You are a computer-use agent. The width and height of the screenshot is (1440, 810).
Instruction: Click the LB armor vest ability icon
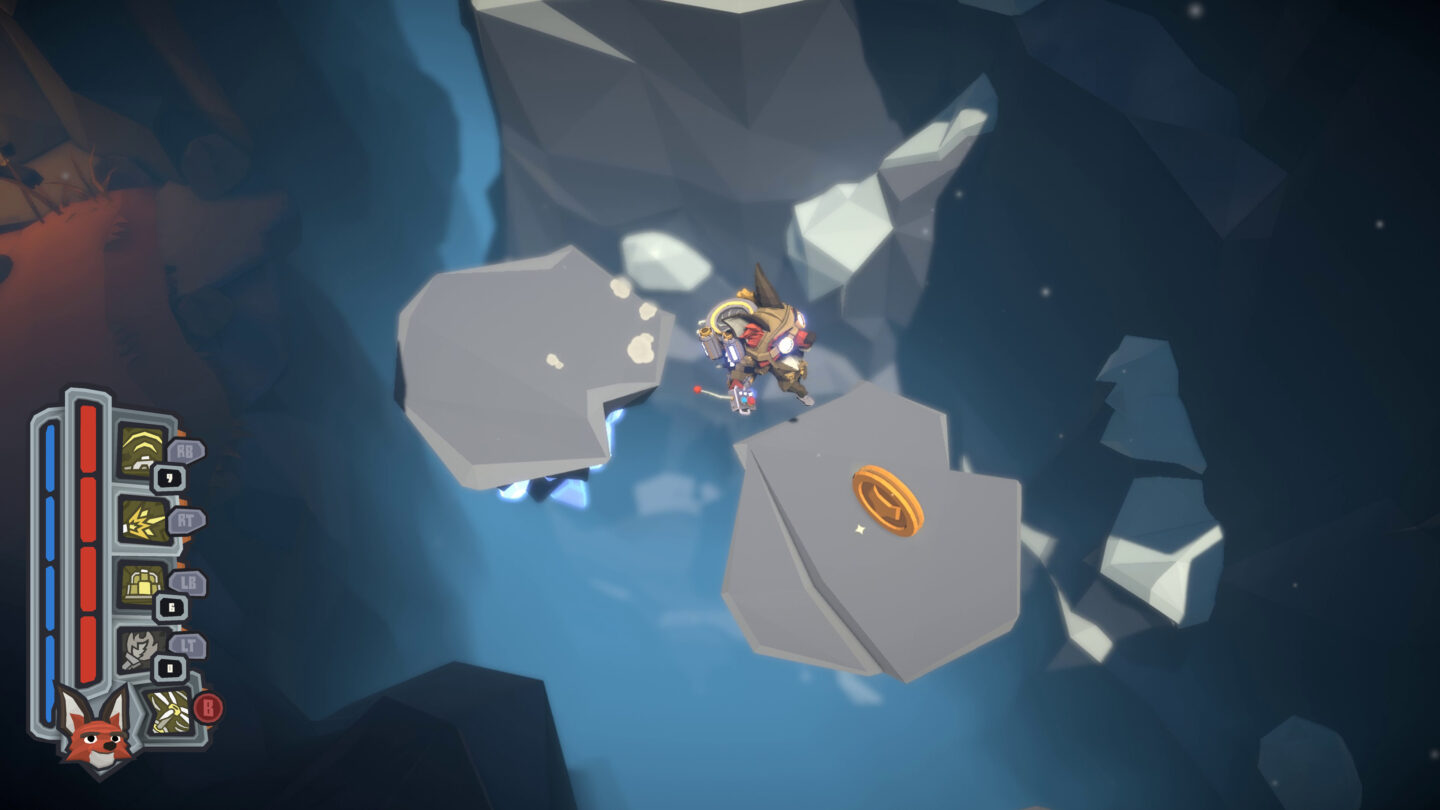point(140,583)
